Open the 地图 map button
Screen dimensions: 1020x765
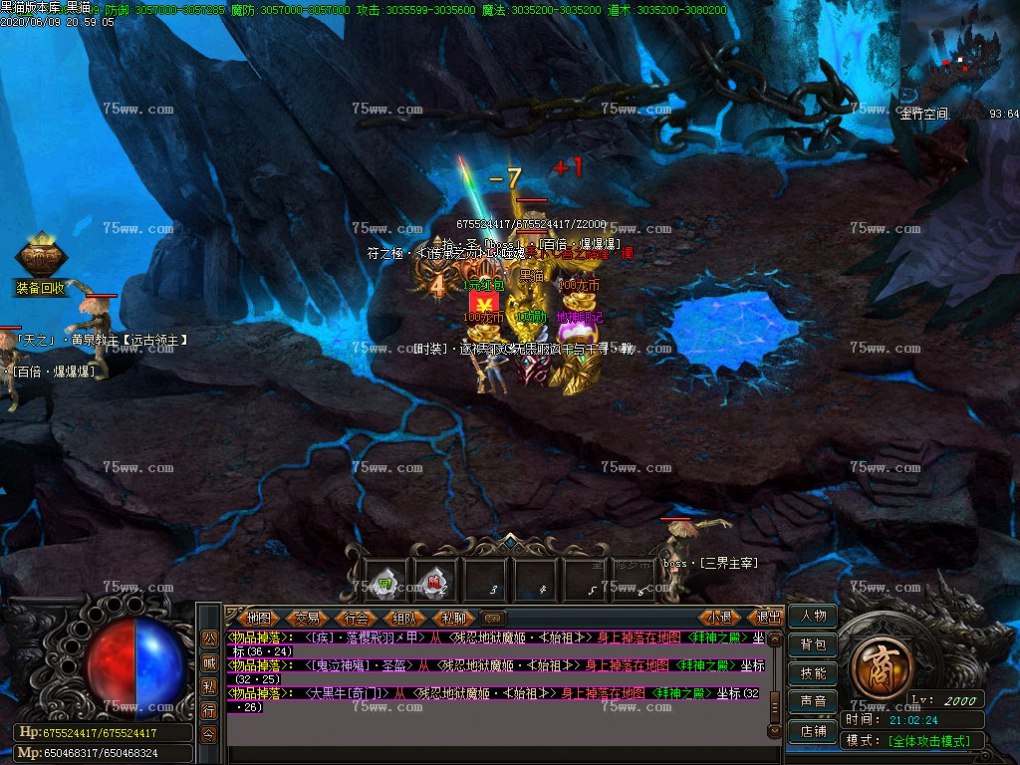pyautogui.click(x=260, y=618)
